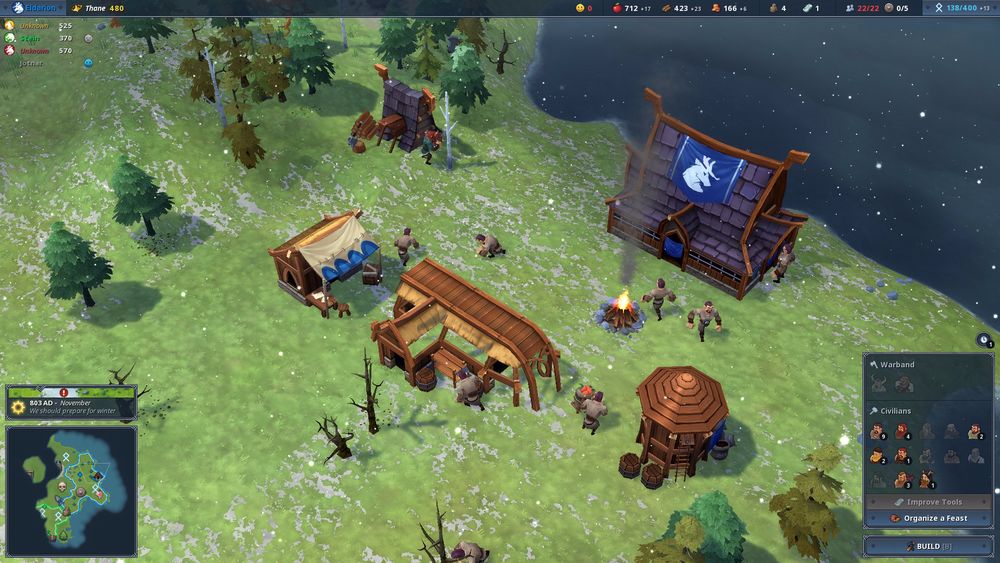
Task: Select the Stein player row
Action: click(x=33, y=37)
